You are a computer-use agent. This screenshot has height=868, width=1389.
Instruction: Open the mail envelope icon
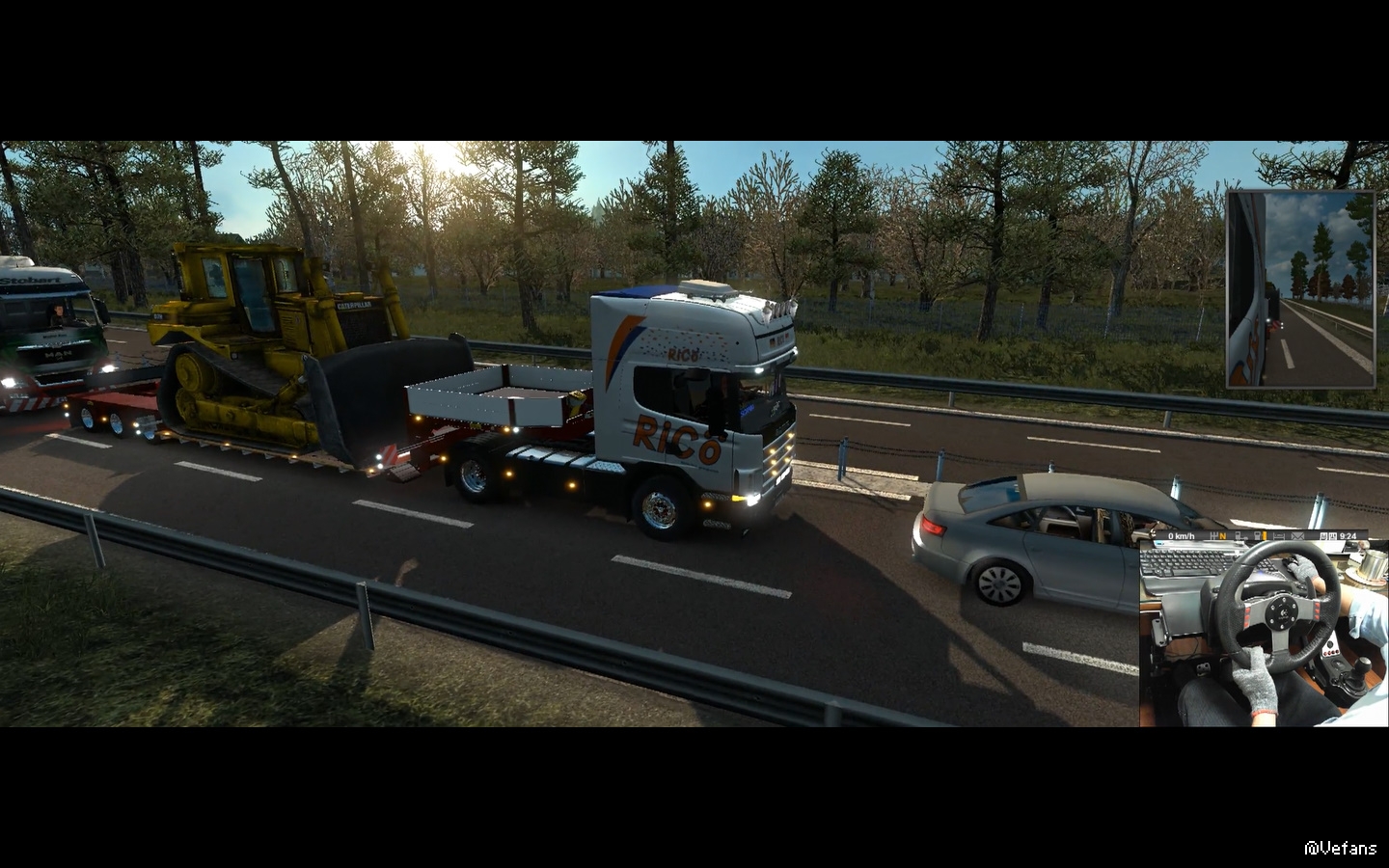point(1297,536)
